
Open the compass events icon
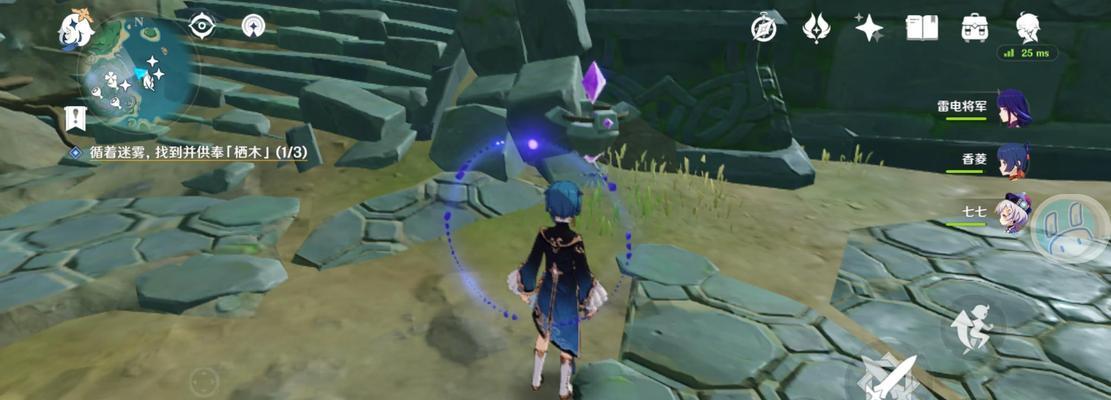[764, 28]
